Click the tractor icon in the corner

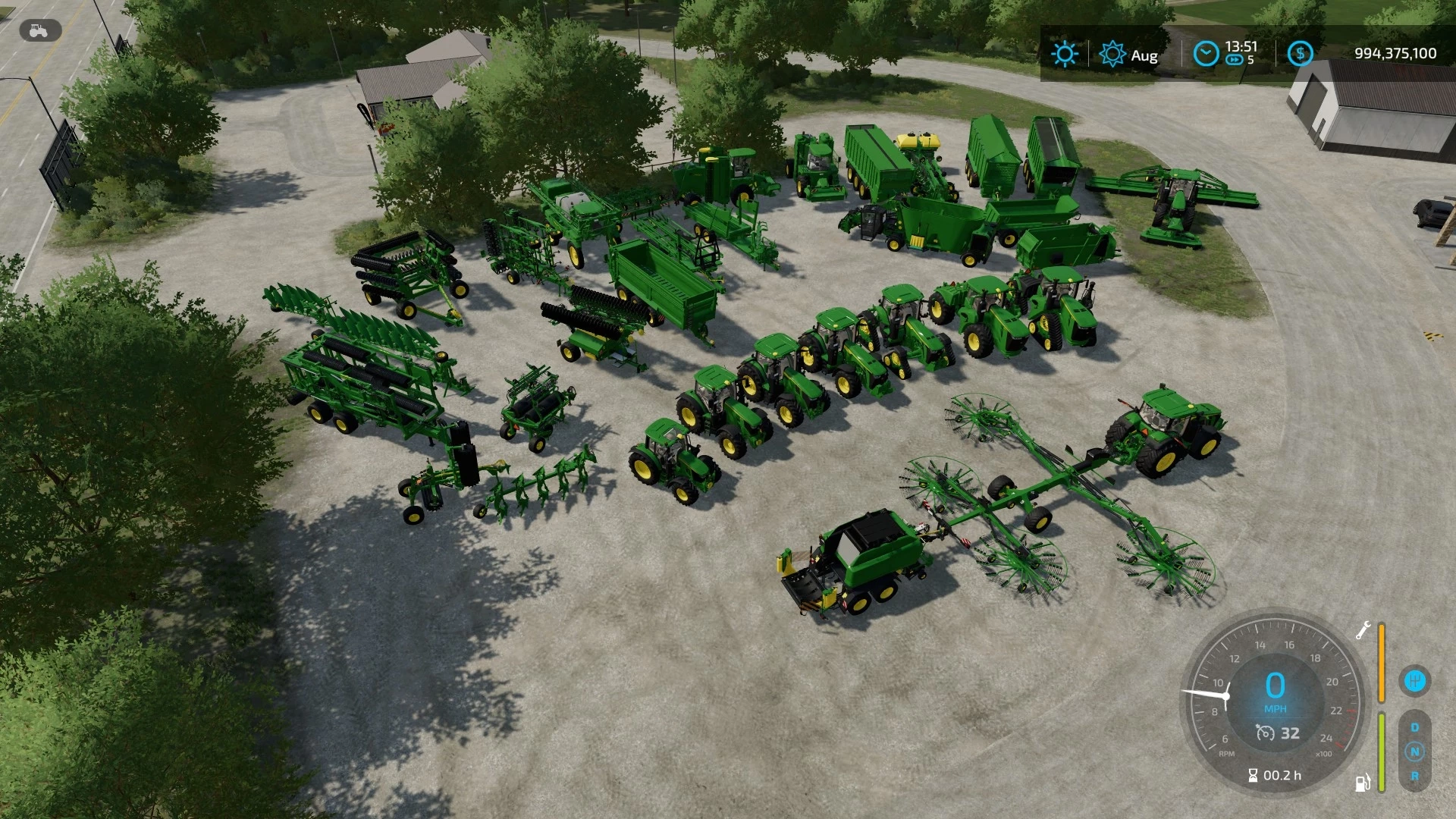click(x=38, y=31)
